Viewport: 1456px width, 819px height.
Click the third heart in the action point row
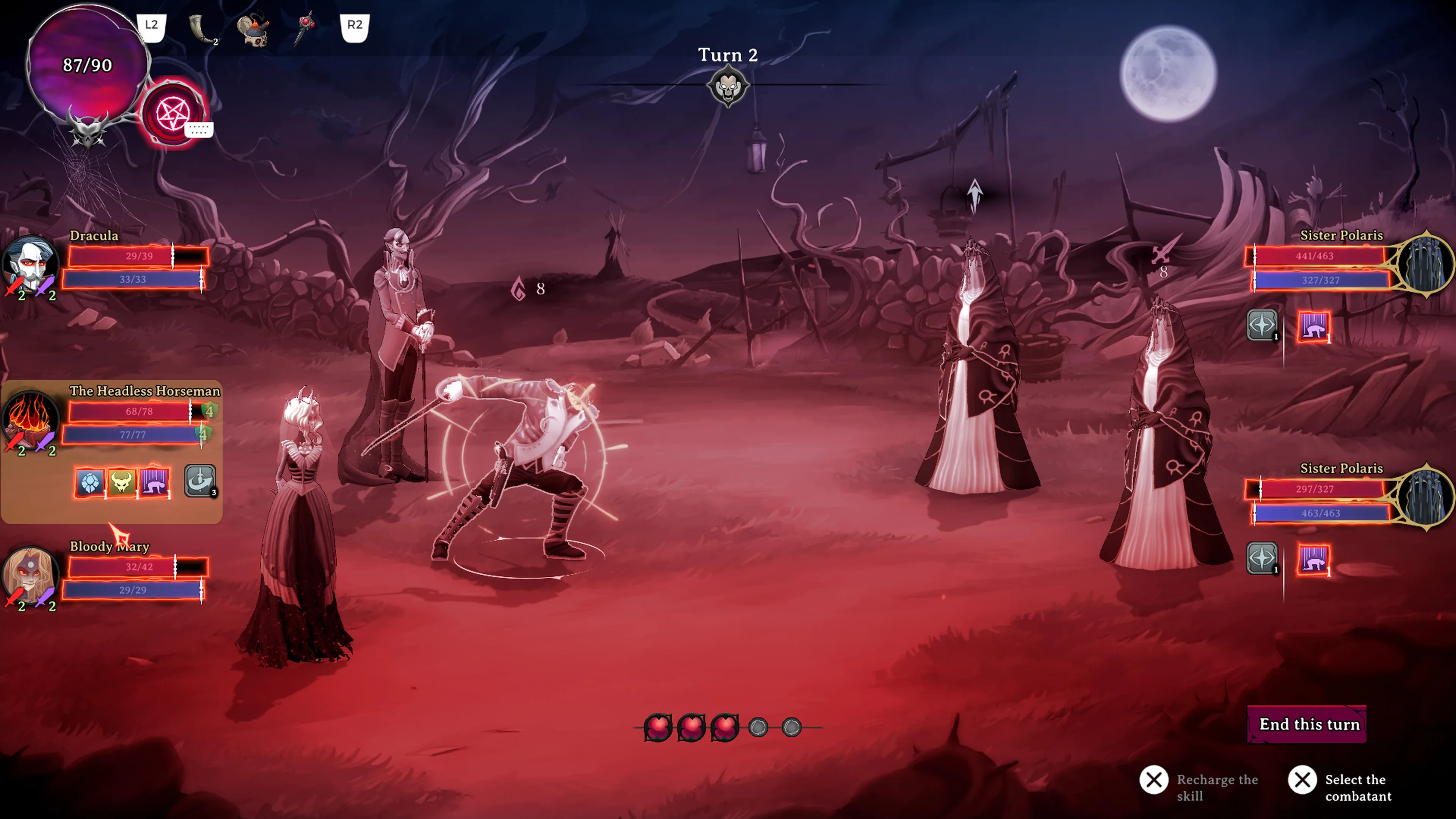[725, 728]
